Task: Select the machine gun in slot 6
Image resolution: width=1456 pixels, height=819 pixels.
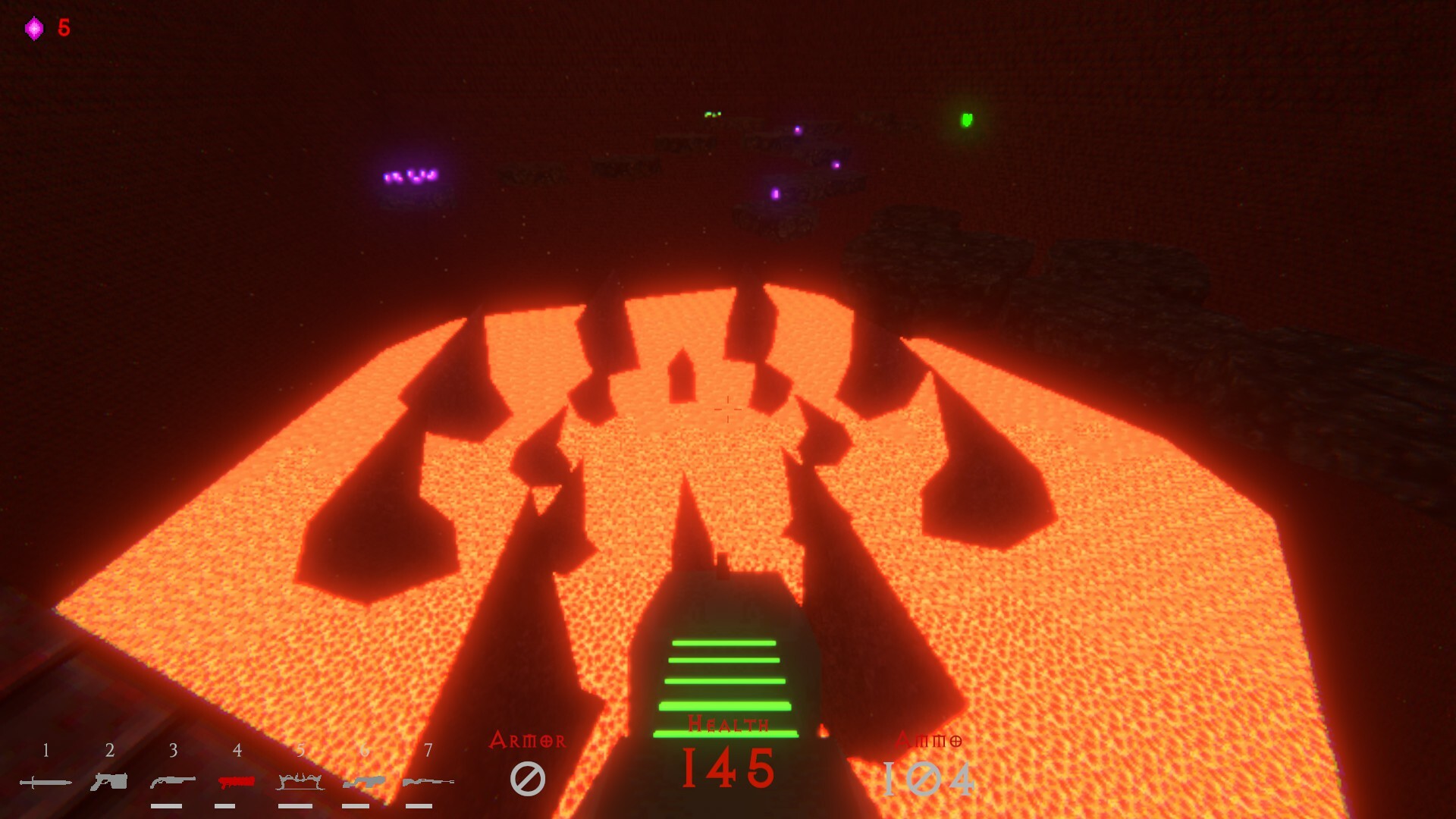Action: (365, 781)
